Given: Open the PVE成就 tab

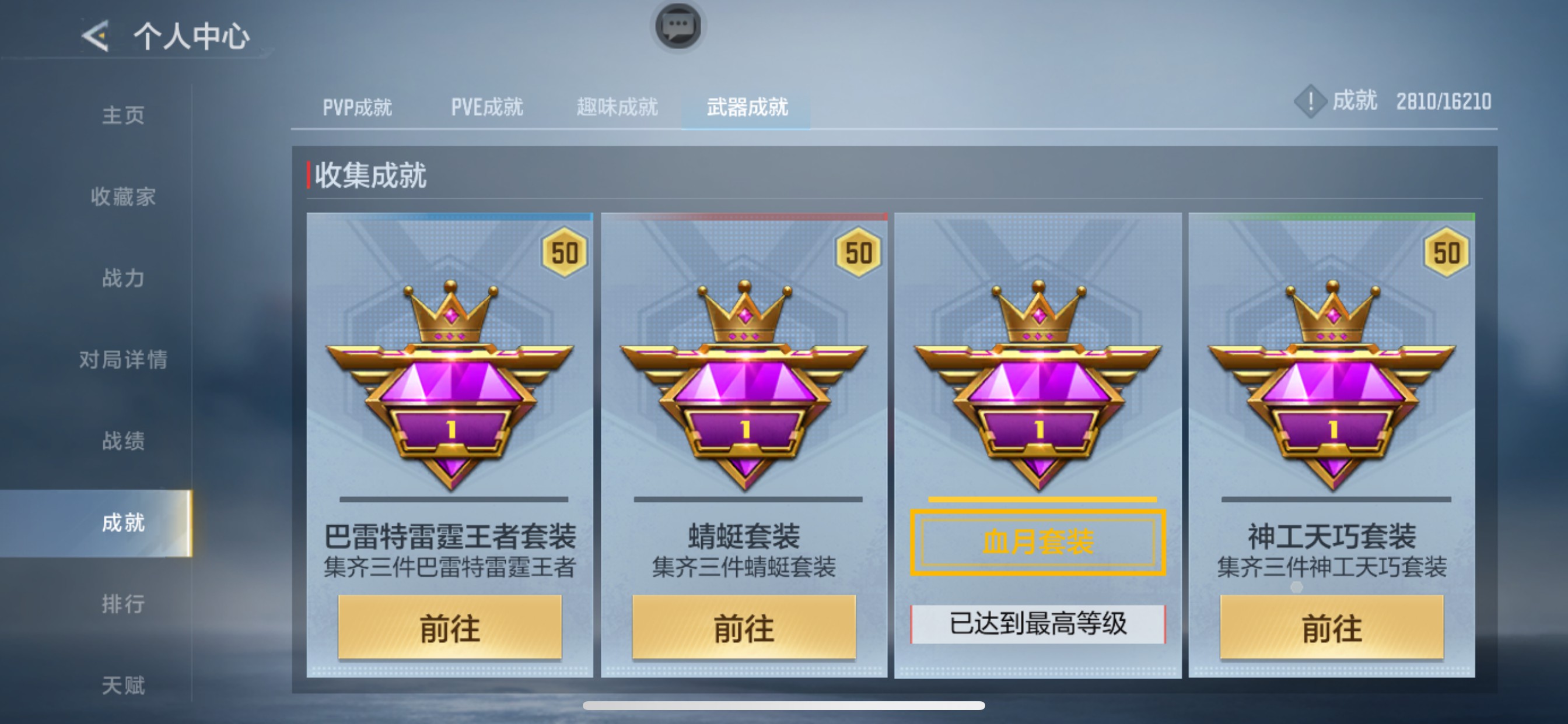Looking at the screenshot, I should 487,107.
